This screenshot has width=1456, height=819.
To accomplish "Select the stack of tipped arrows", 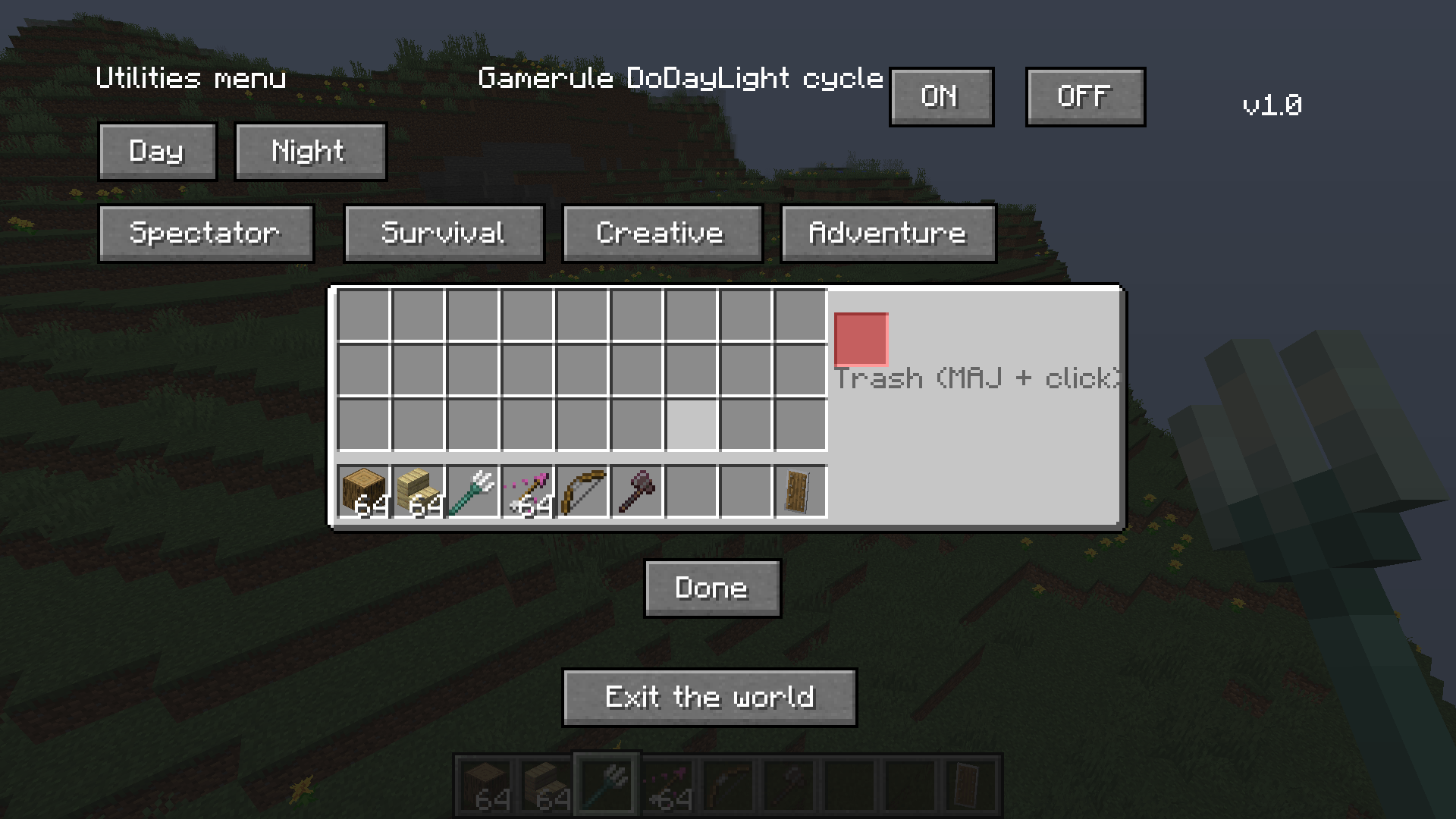I will point(527,491).
